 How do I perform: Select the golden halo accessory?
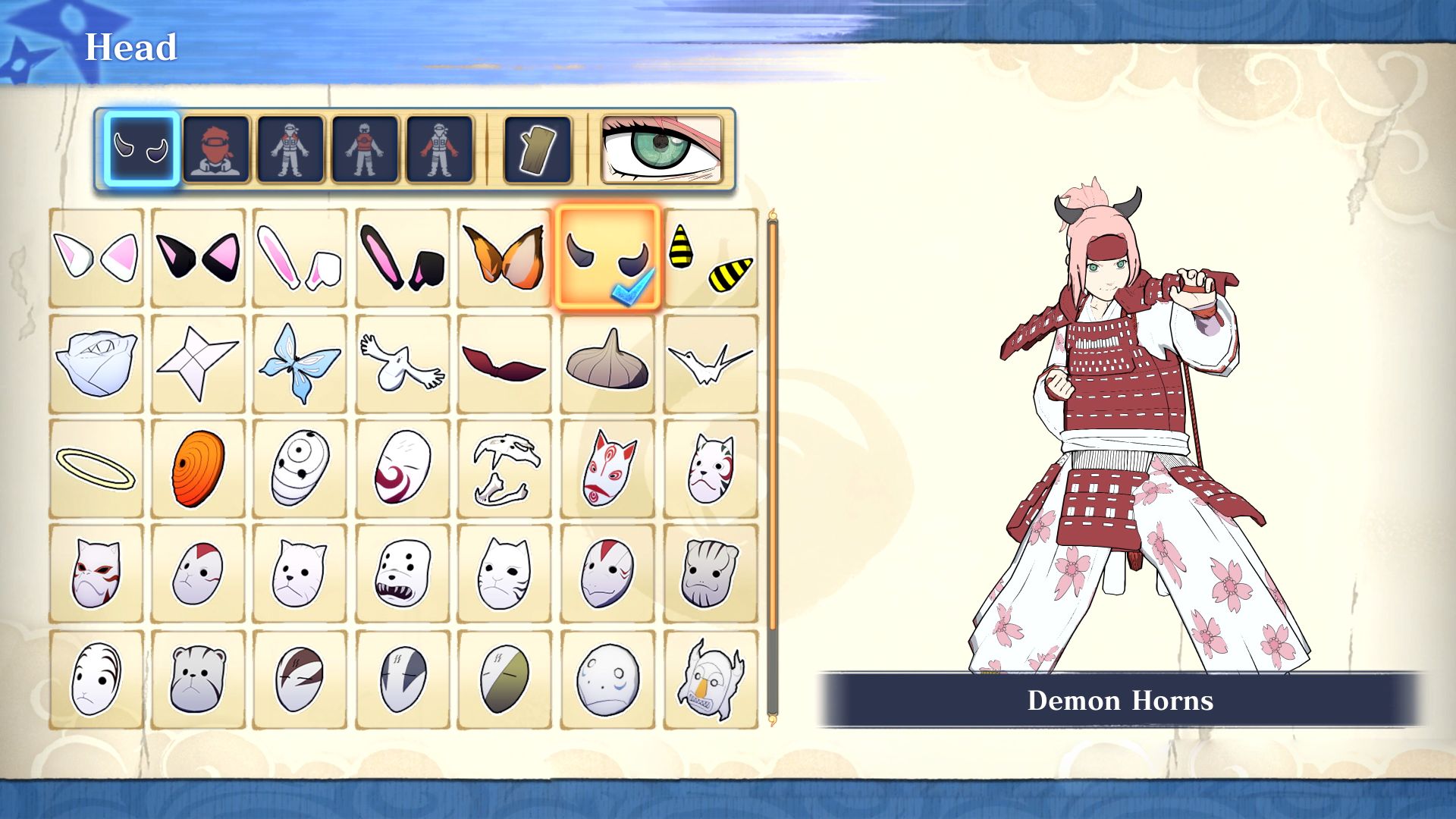97,466
